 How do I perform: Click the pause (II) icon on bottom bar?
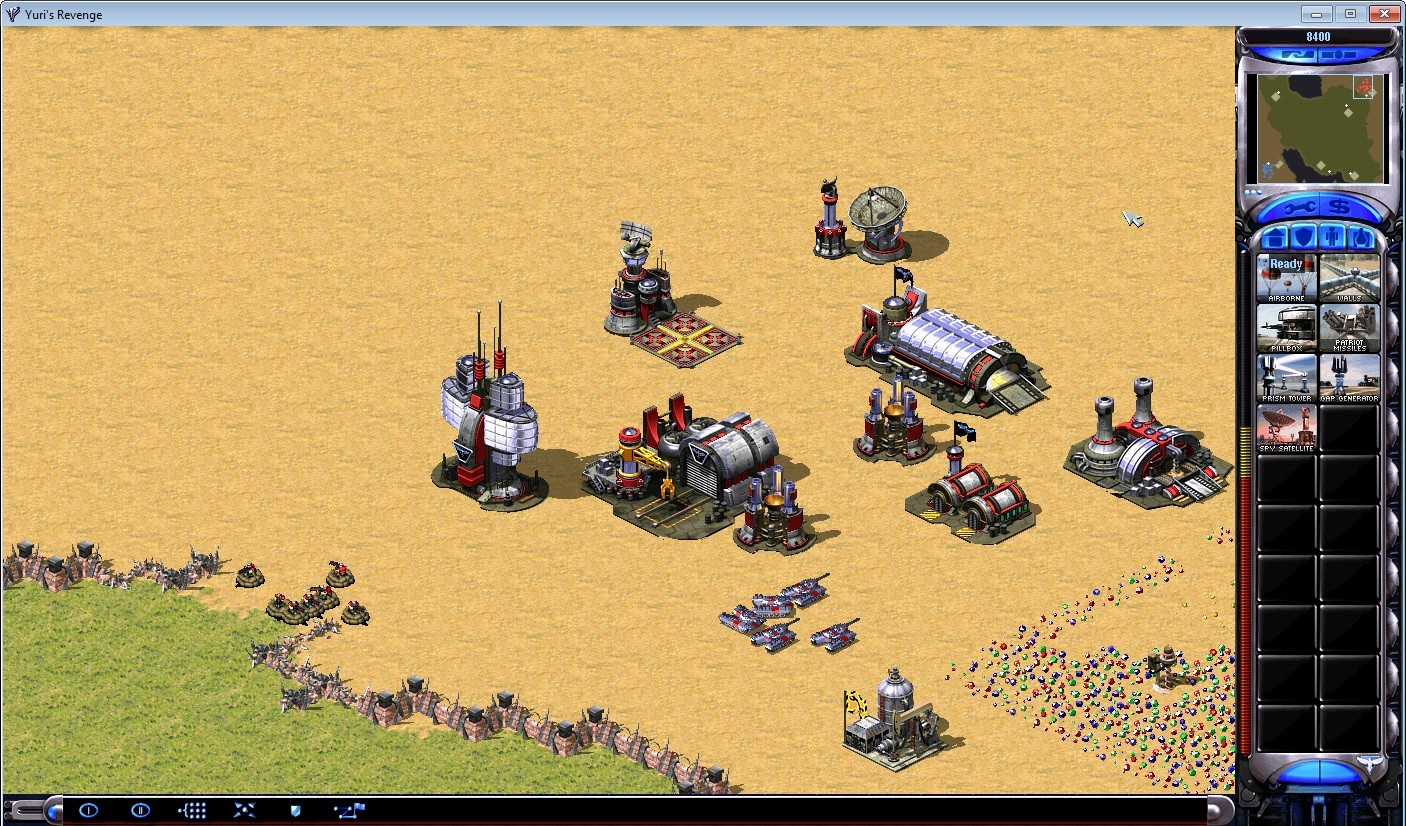click(141, 810)
